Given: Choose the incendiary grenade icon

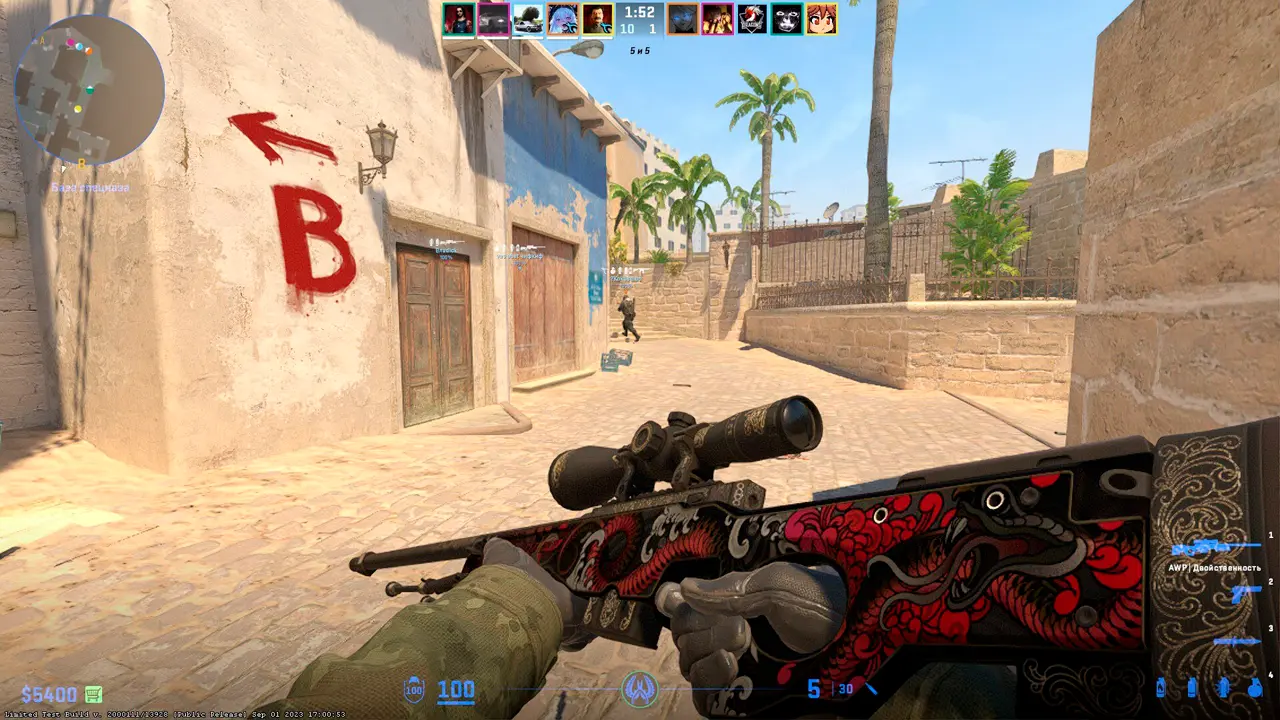Looking at the screenshot, I should (x=1160, y=688).
